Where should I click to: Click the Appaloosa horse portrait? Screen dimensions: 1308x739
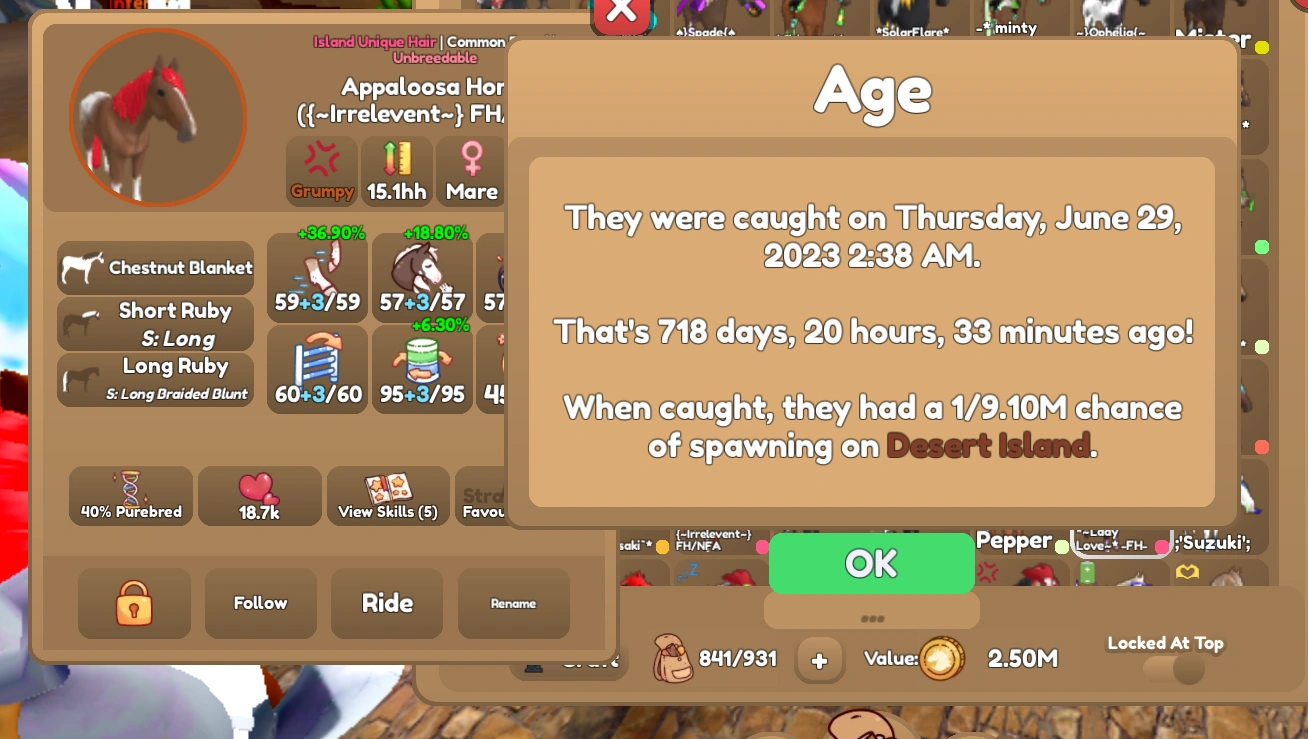tap(157, 116)
